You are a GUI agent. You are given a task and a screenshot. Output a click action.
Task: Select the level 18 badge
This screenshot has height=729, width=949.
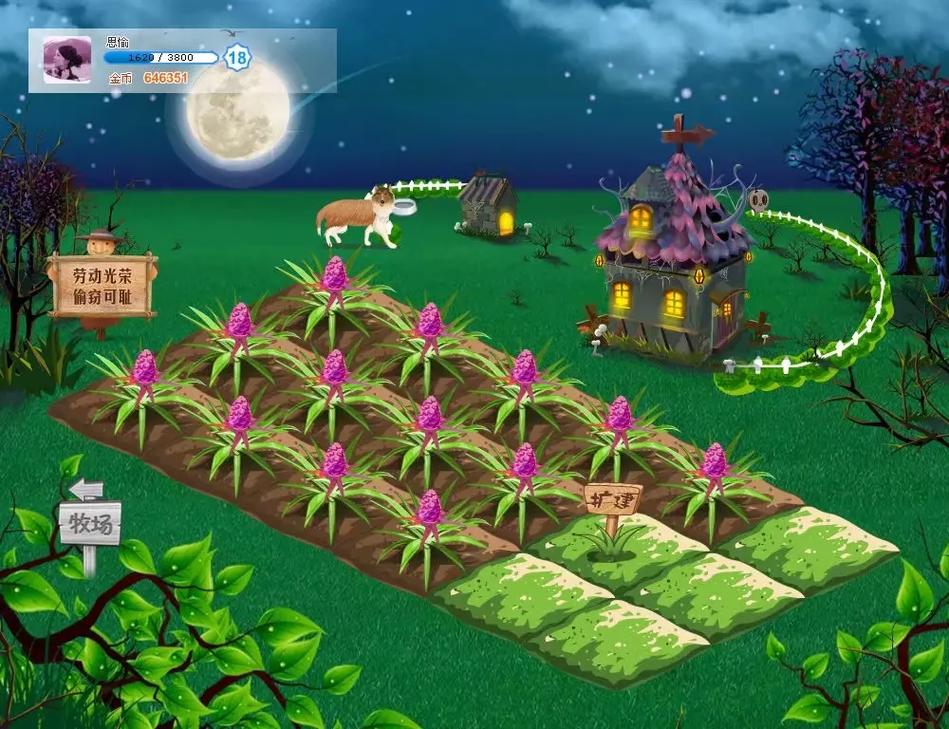click(237, 57)
